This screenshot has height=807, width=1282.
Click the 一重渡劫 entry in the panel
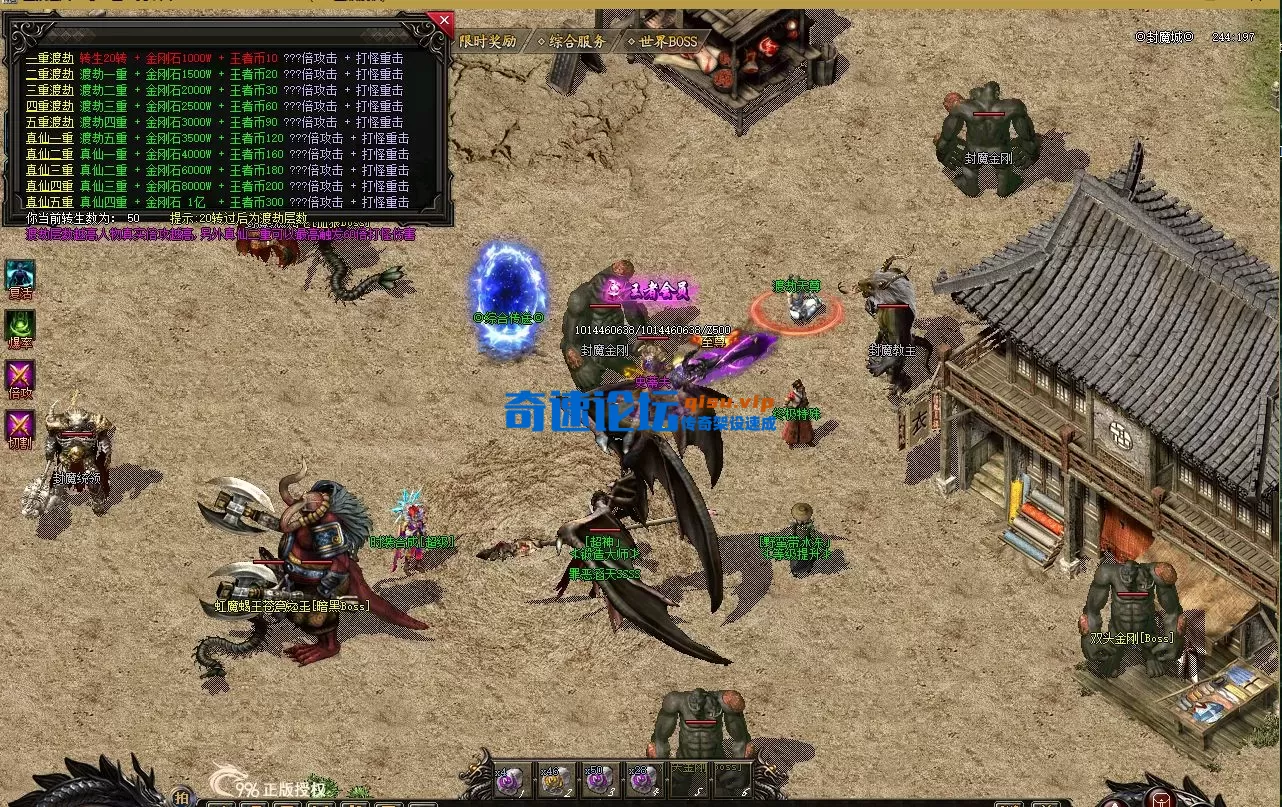50,57
